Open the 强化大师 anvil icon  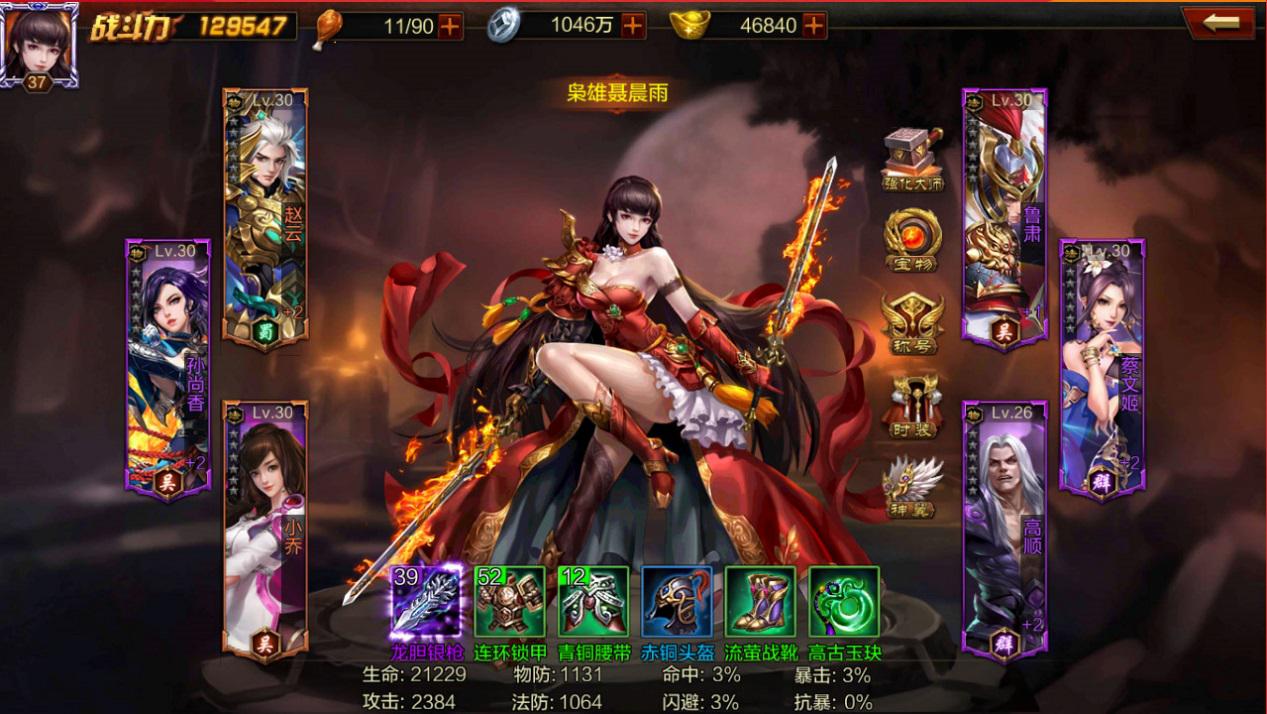point(913,159)
